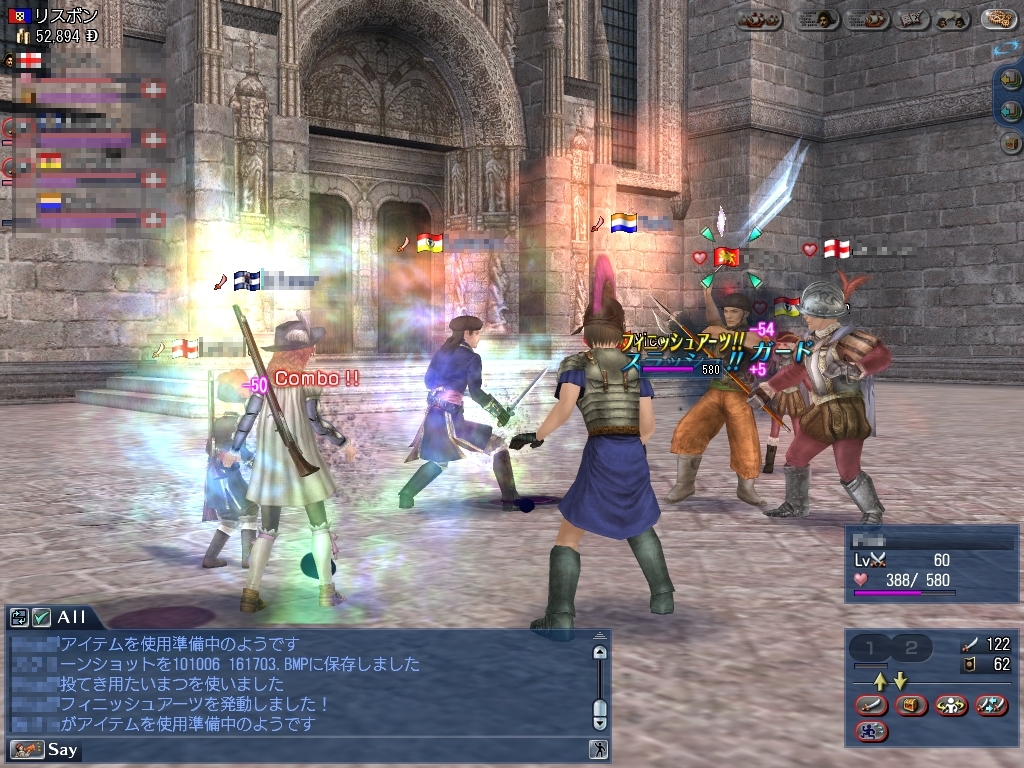Image resolution: width=1024 pixels, height=768 pixels.
Task: Click the teal arrow window button
Action: point(1011,111)
